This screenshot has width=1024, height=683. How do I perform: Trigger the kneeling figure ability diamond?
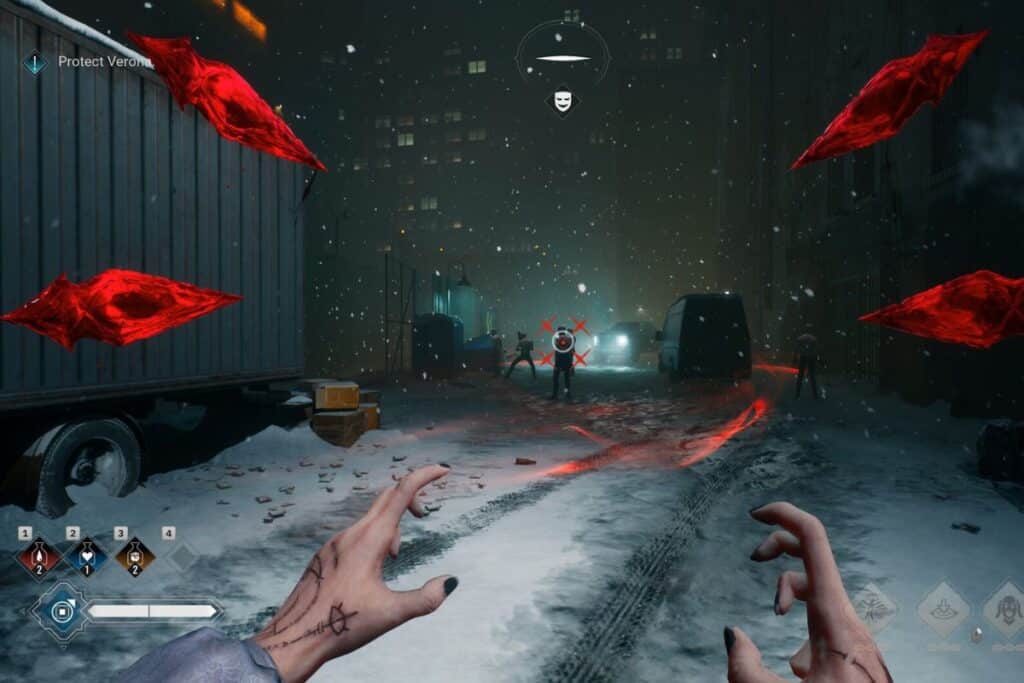[x=943, y=609]
